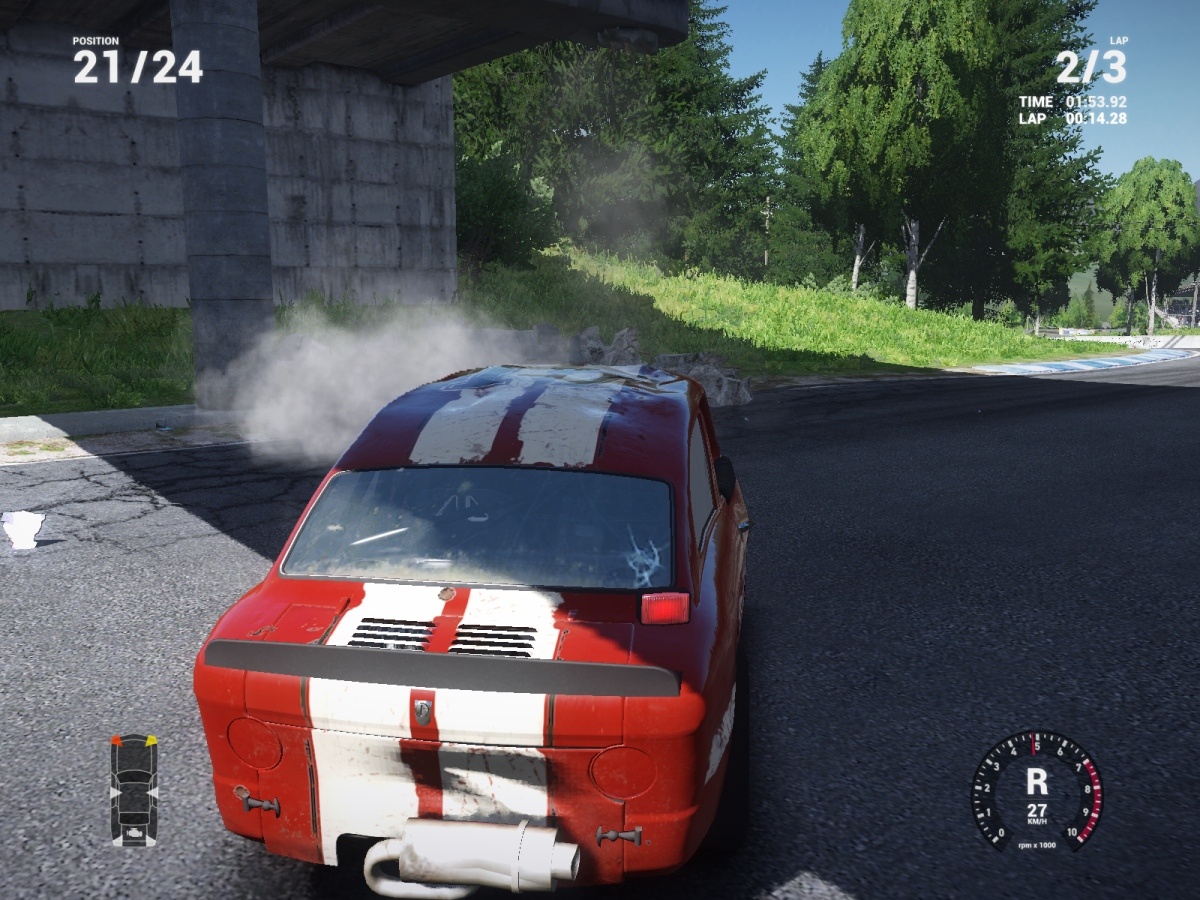
Task: Click the car damage indicator icon
Action: pyautogui.click(x=133, y=790)
